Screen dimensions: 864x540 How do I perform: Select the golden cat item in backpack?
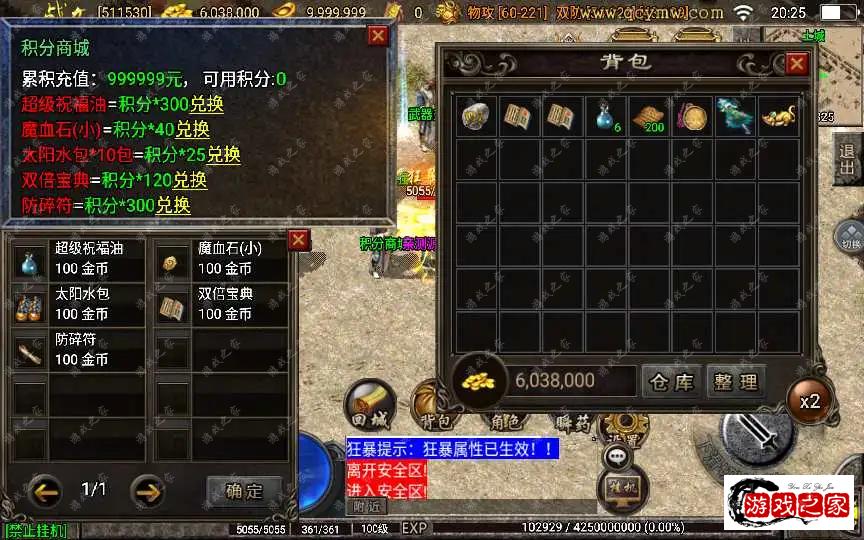tap(778, 115)
